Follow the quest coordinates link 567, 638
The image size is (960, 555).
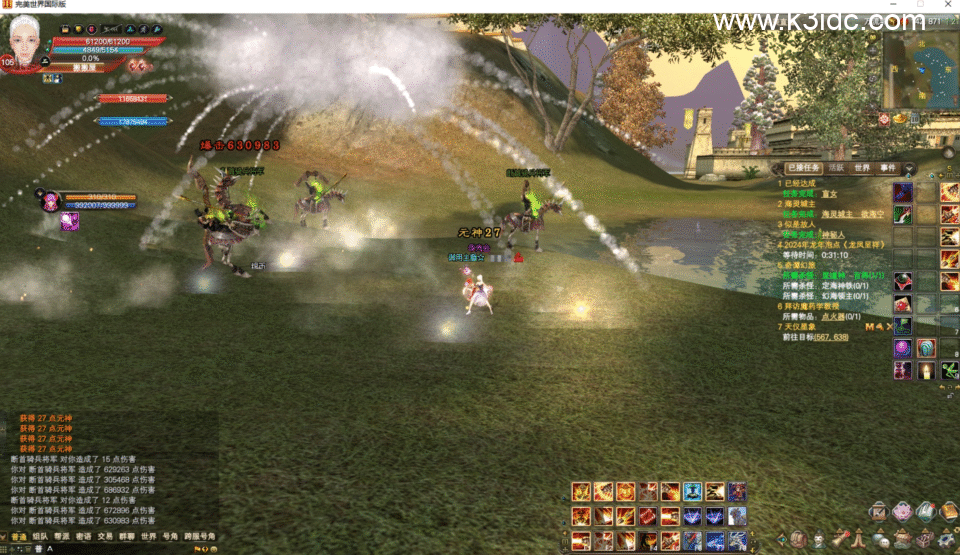coord(830,337)
